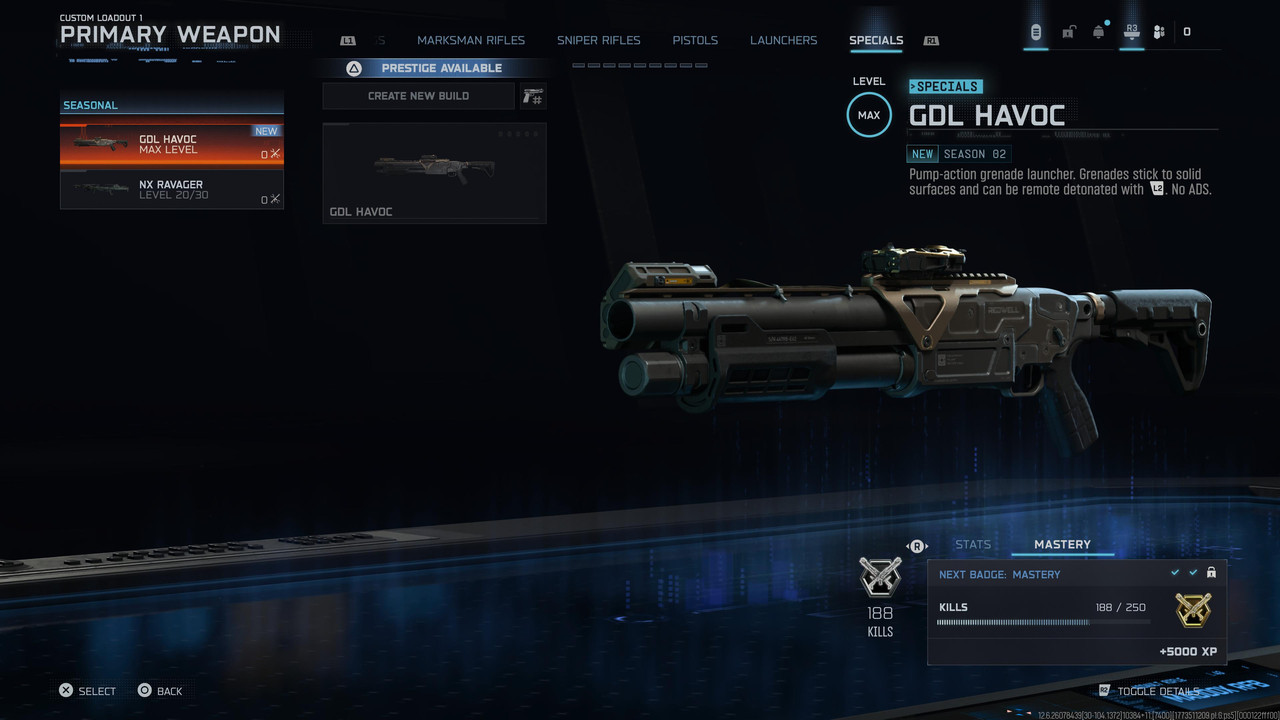Open the GDL Havoc build thumbnail
Viewport: 1280px width, 720px height.
[434, 172]
